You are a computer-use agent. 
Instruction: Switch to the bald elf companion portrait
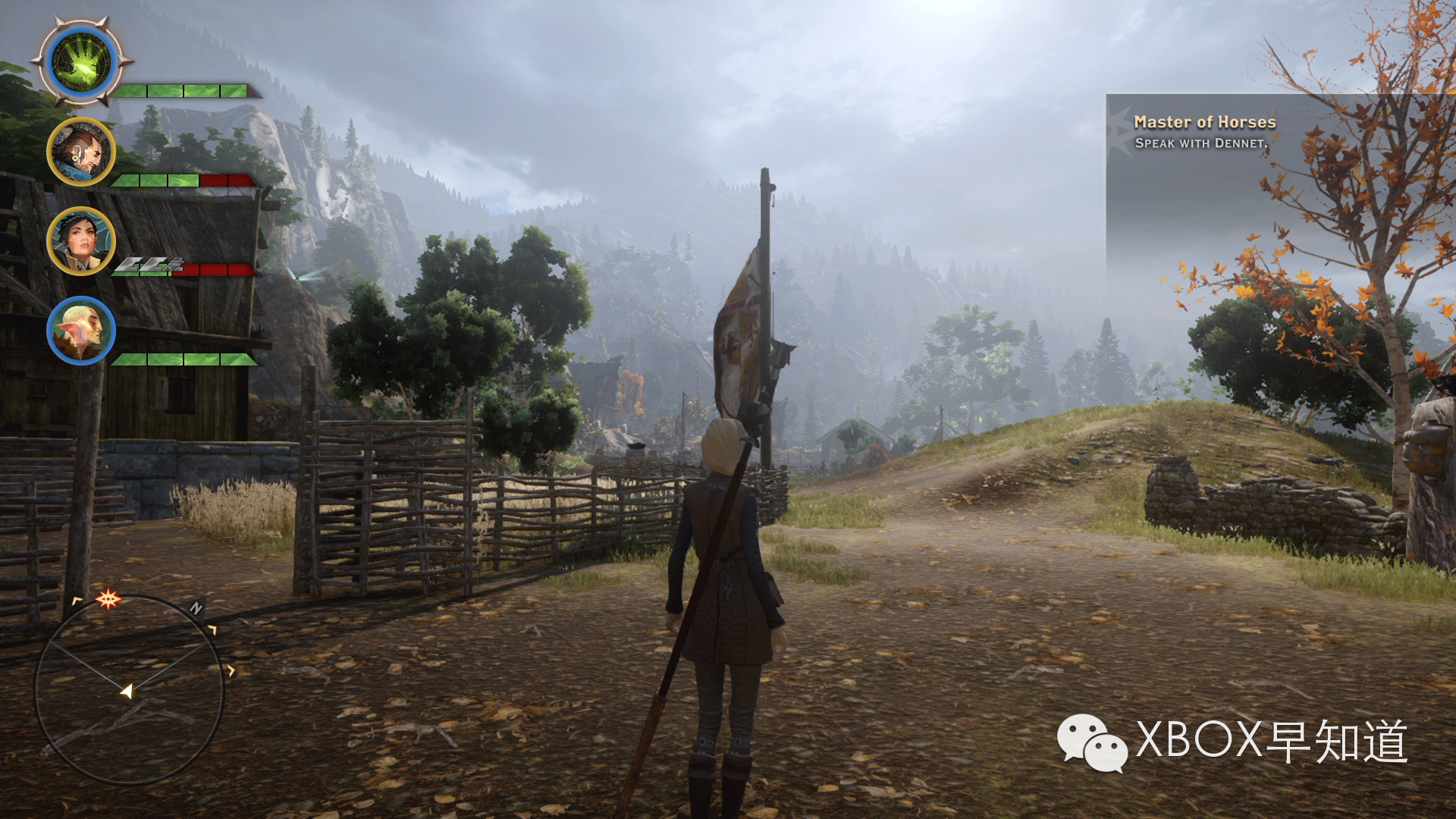click(81, 331)
